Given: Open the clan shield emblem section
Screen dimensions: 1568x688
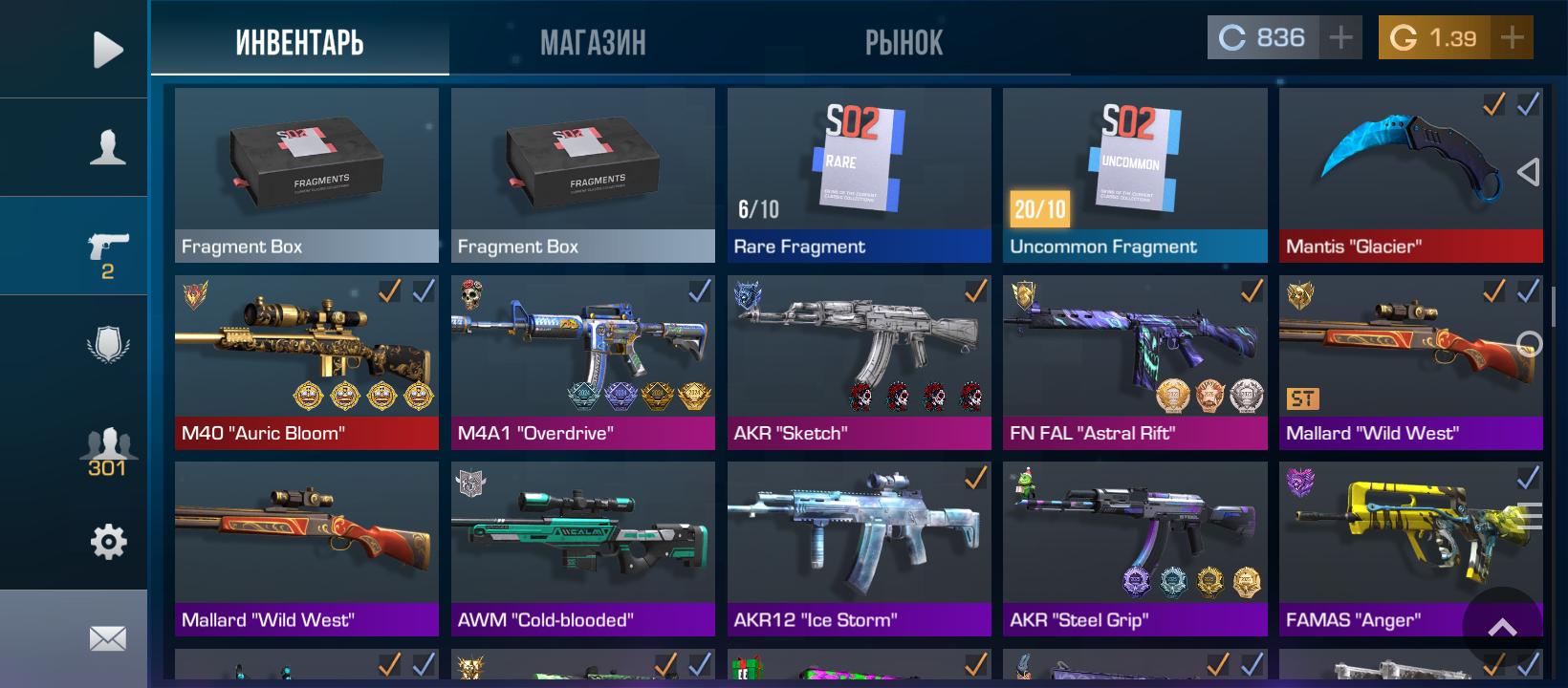Looking at the screenshot, I should (x=107, y=345).
